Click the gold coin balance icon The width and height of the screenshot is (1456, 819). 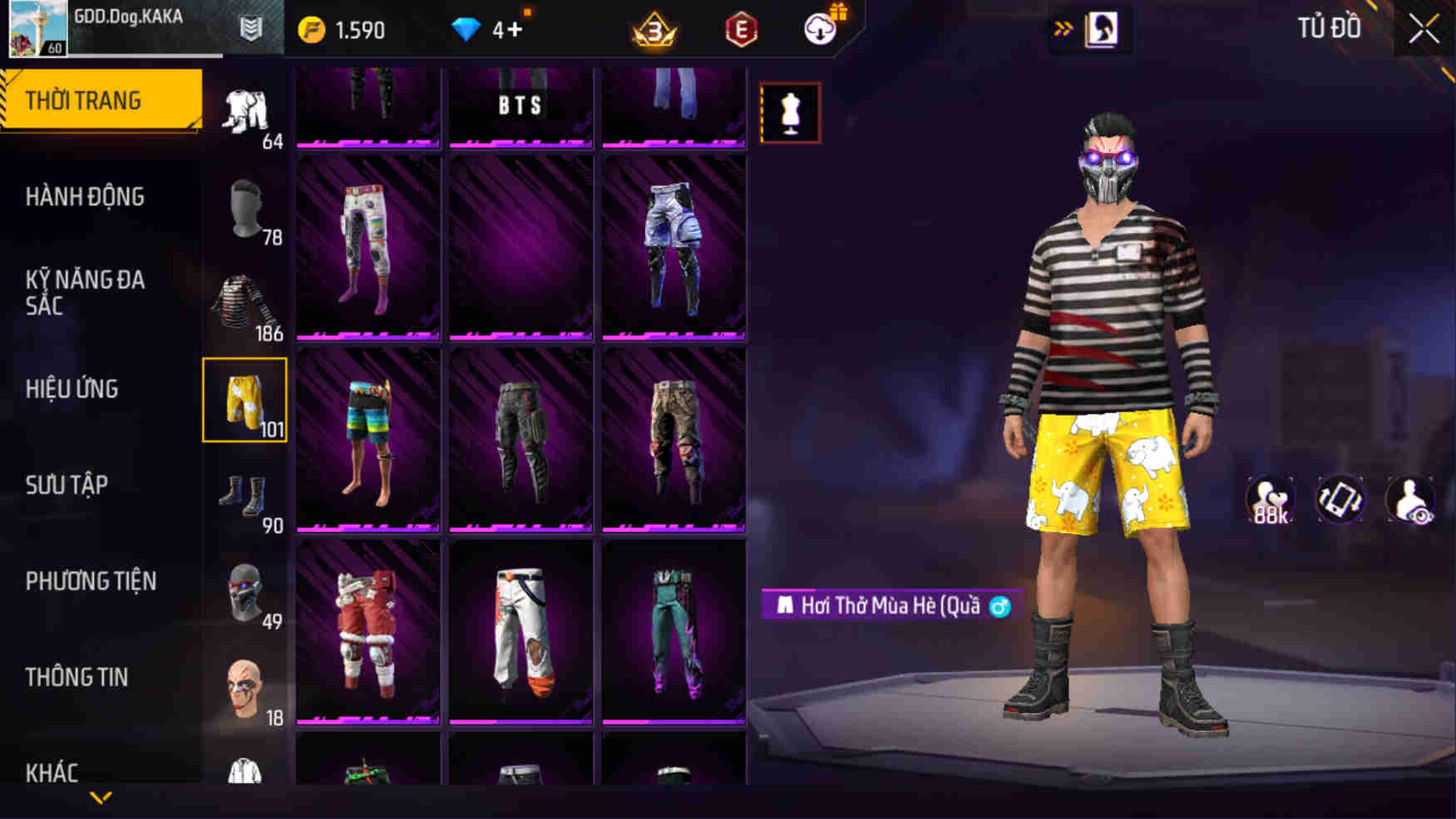(x=310, y=28)
